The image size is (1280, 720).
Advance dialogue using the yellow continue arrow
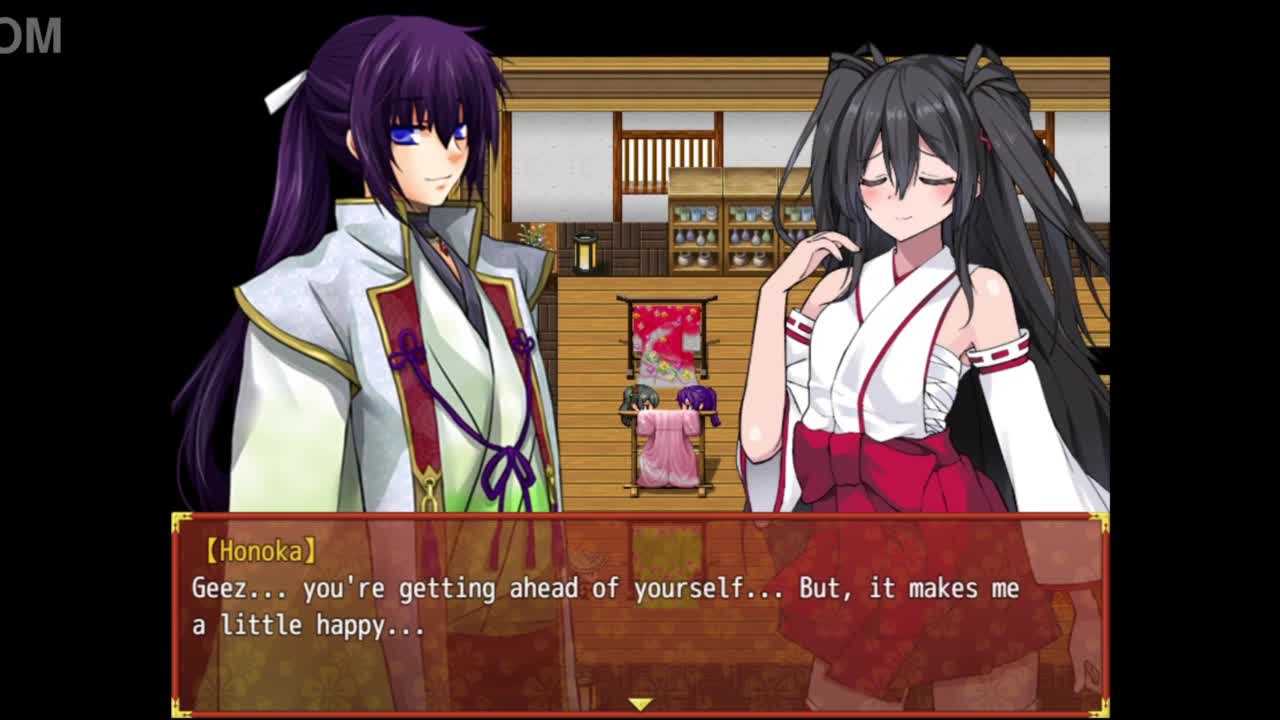tap(640, 705)
